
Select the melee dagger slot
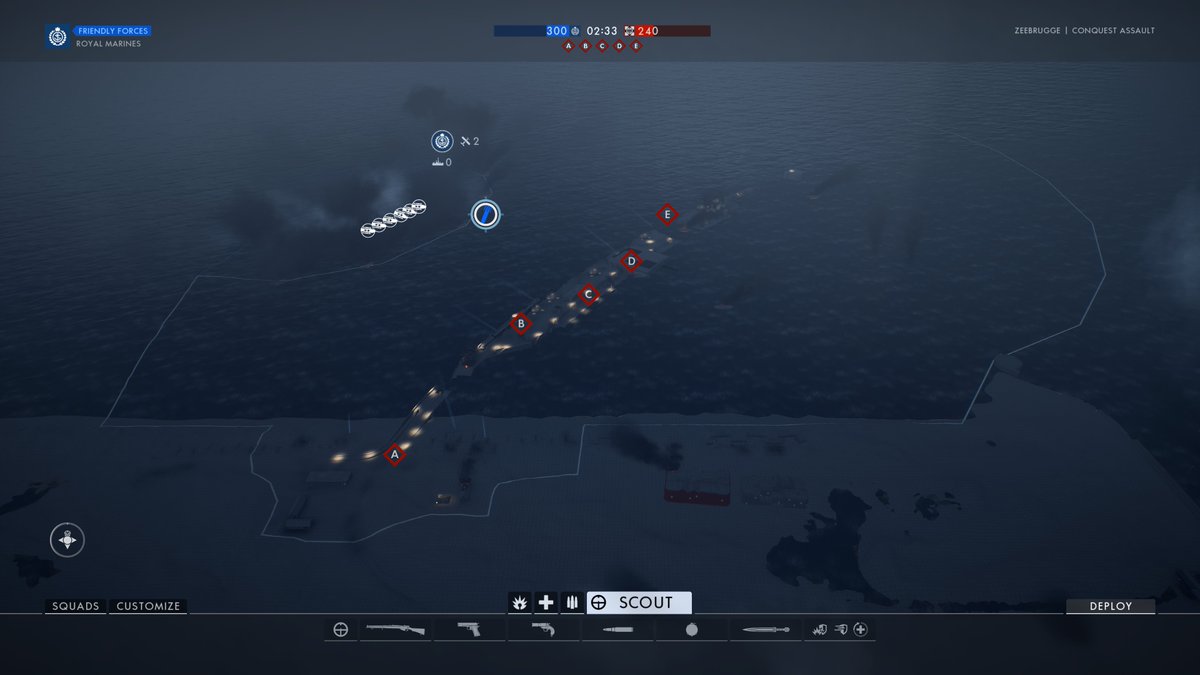click(x=765, y=630)
